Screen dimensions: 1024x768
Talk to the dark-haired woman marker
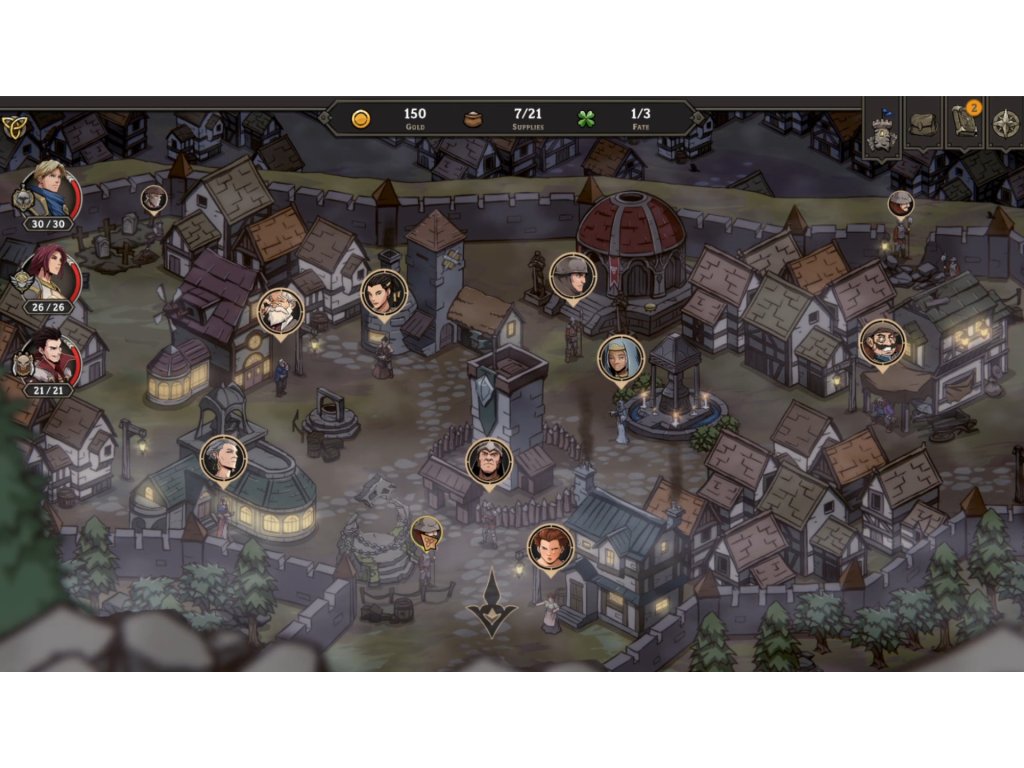pos(384,292)
